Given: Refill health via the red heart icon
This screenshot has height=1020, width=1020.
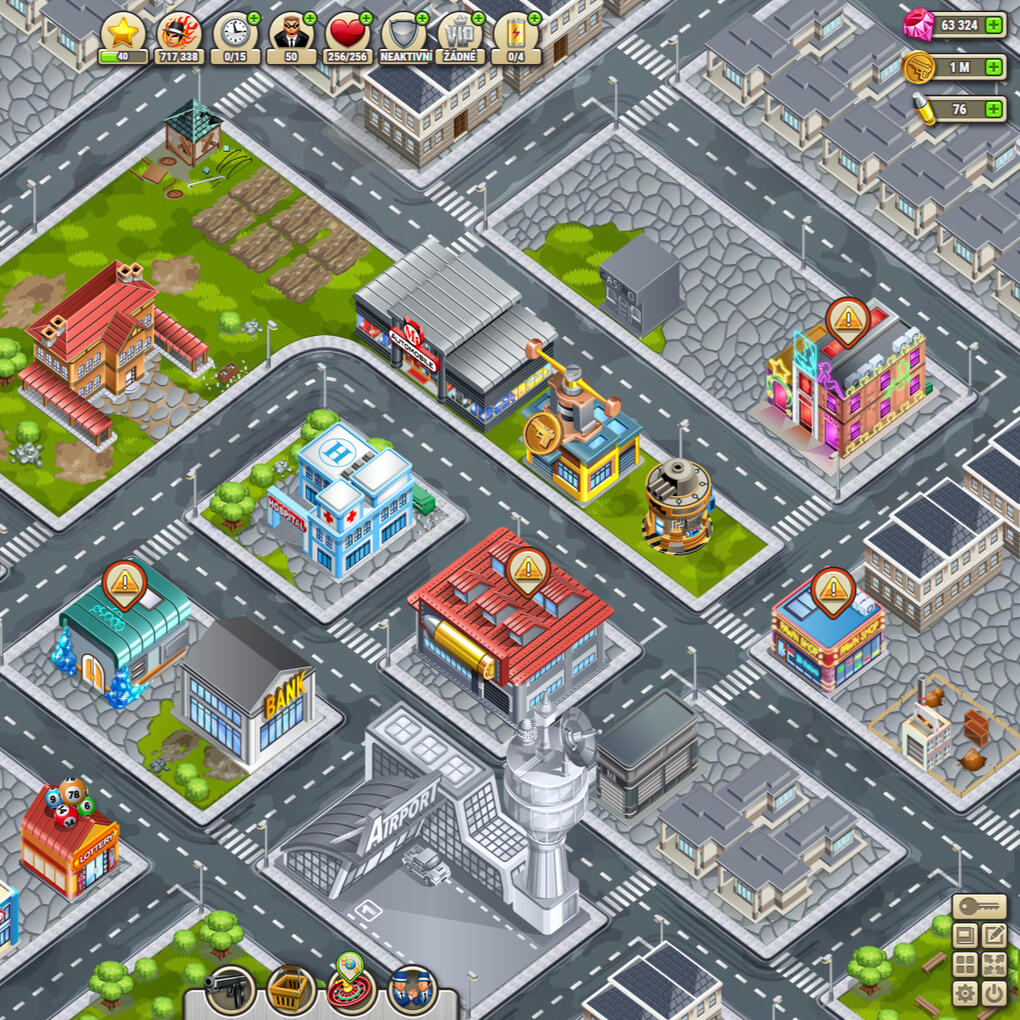Looking at the screenshot, I should pyautogui.click(x=348, y=33).
